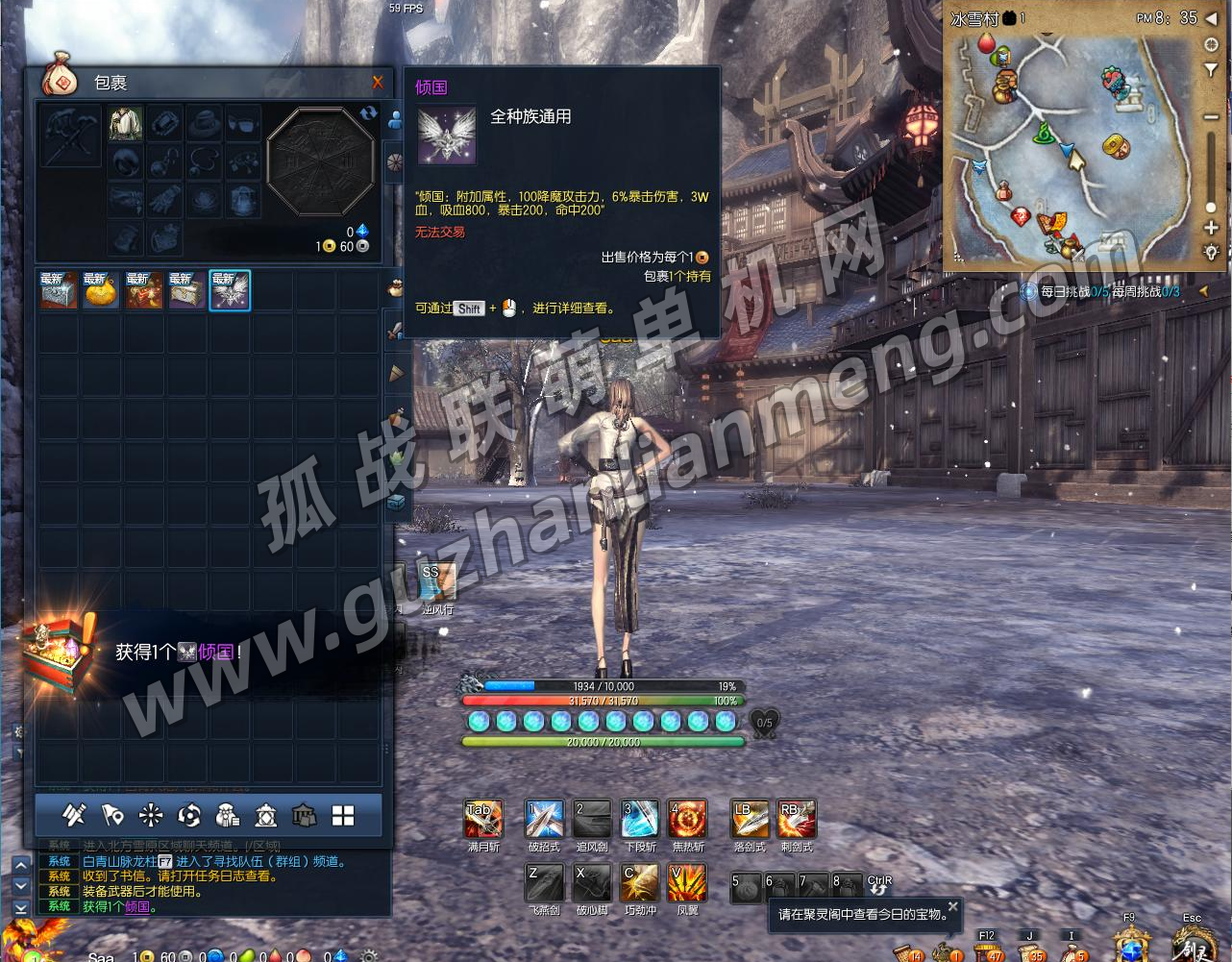Click the 倾国 item link in chat
The height and width of the screenshot is (962, 1232).
pyautogui.click(x=137, y=906)
